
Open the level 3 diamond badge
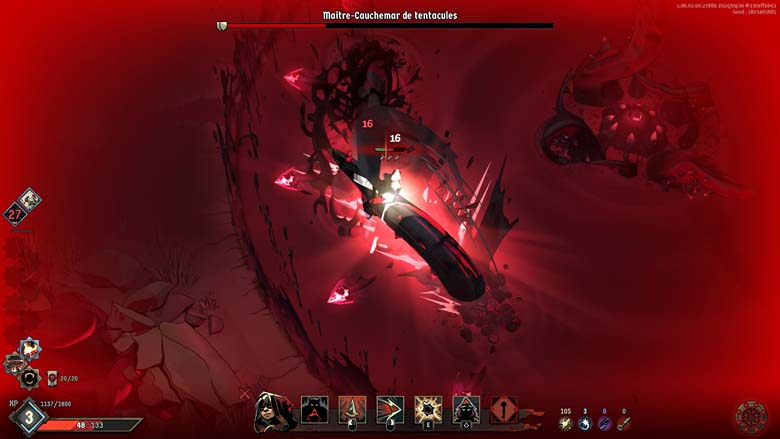click(29, 418)
